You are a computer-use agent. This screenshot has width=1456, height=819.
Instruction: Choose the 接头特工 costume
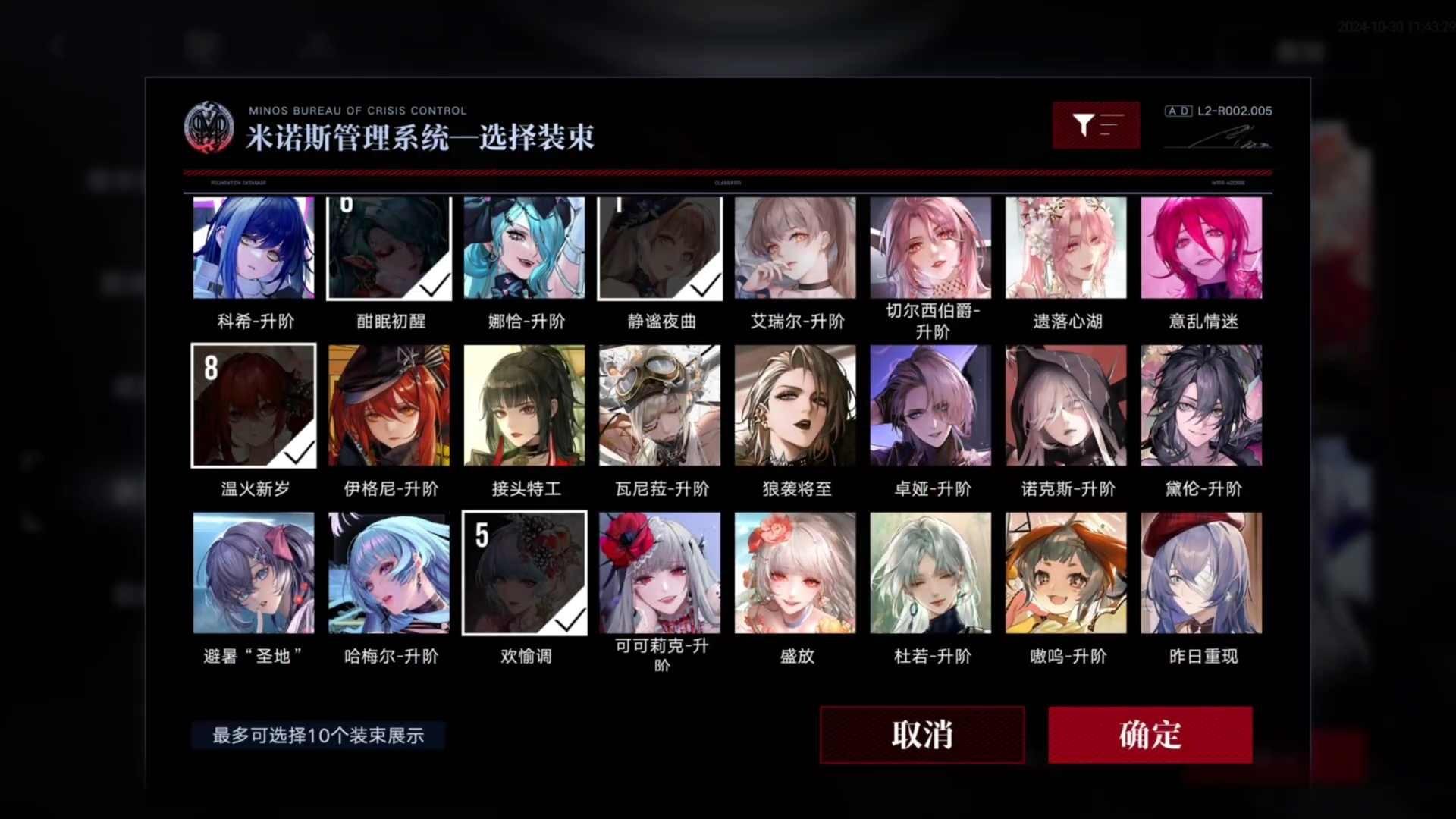524,404
